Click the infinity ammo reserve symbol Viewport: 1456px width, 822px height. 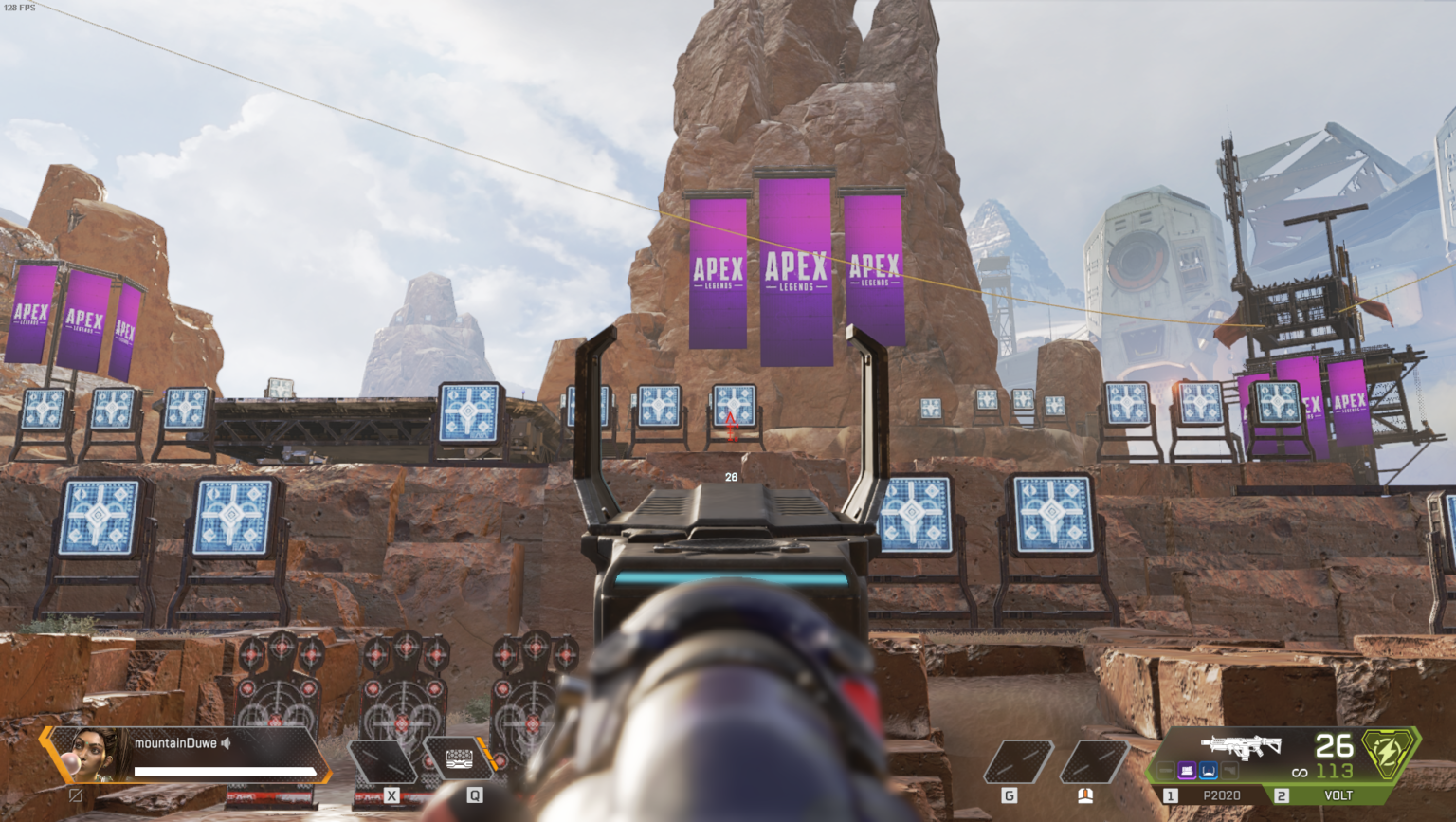click(1301, 771)
